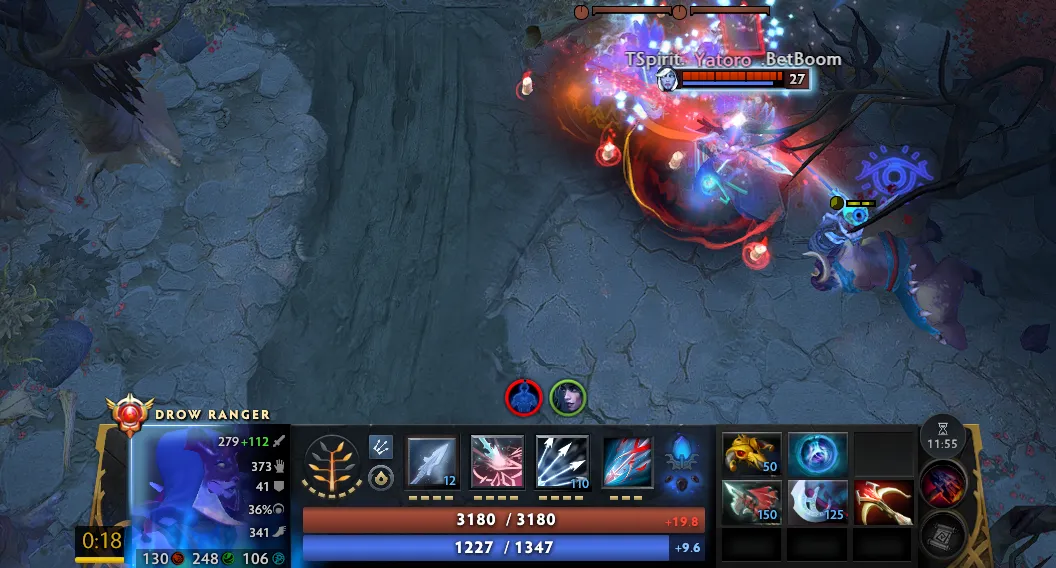
Task: Cast the Gust ability
Action: [x=497, y=462]
